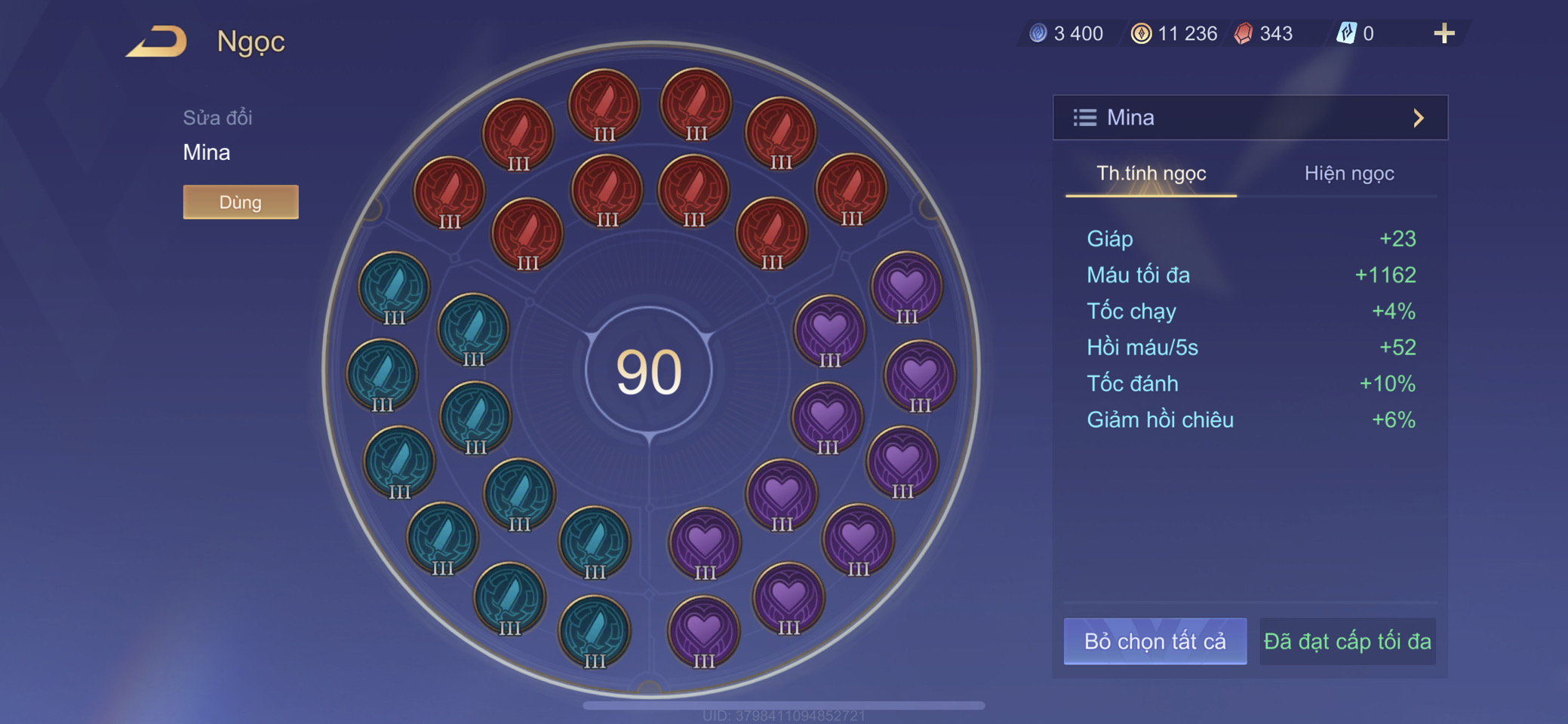Select the Th.tính ngọc tab
This screenshot has height=724, width=1568.
point(1151,173)
